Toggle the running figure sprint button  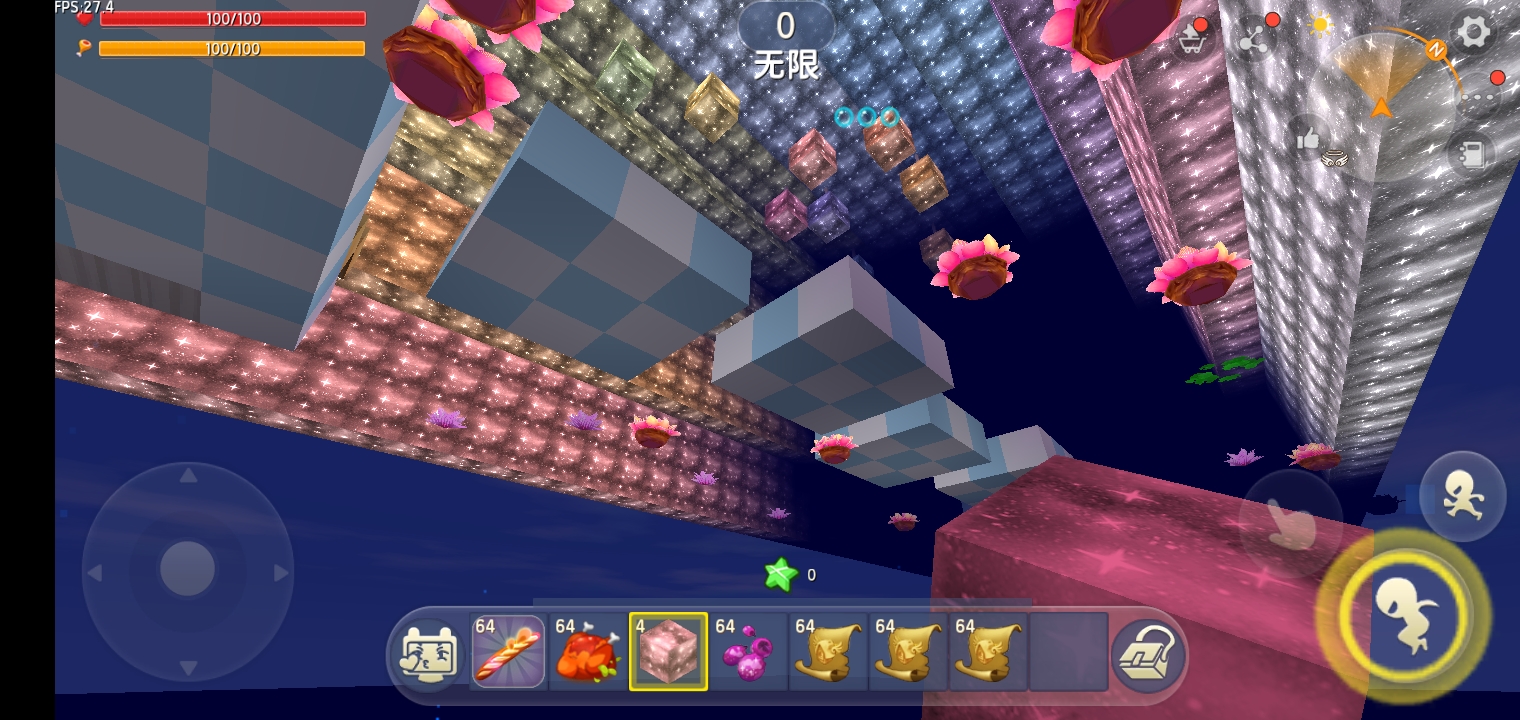click(1462, 497)
